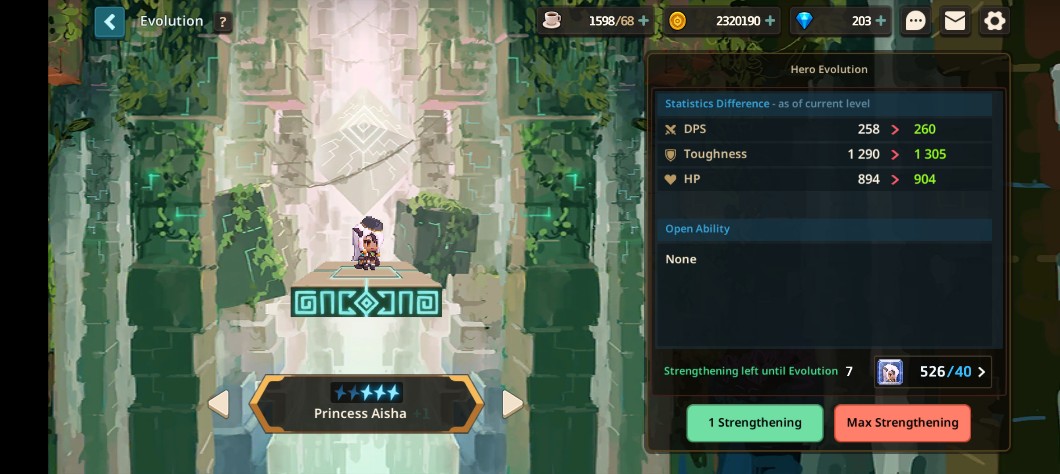Go back using the arrow button
The image size is (1060, 474).
click(x=110, y=21)
